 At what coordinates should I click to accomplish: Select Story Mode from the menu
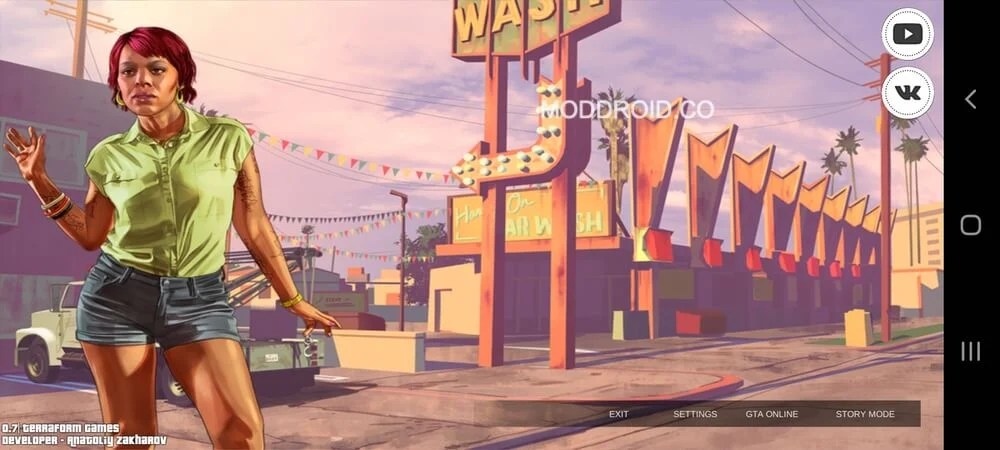(x=865, y=414)
